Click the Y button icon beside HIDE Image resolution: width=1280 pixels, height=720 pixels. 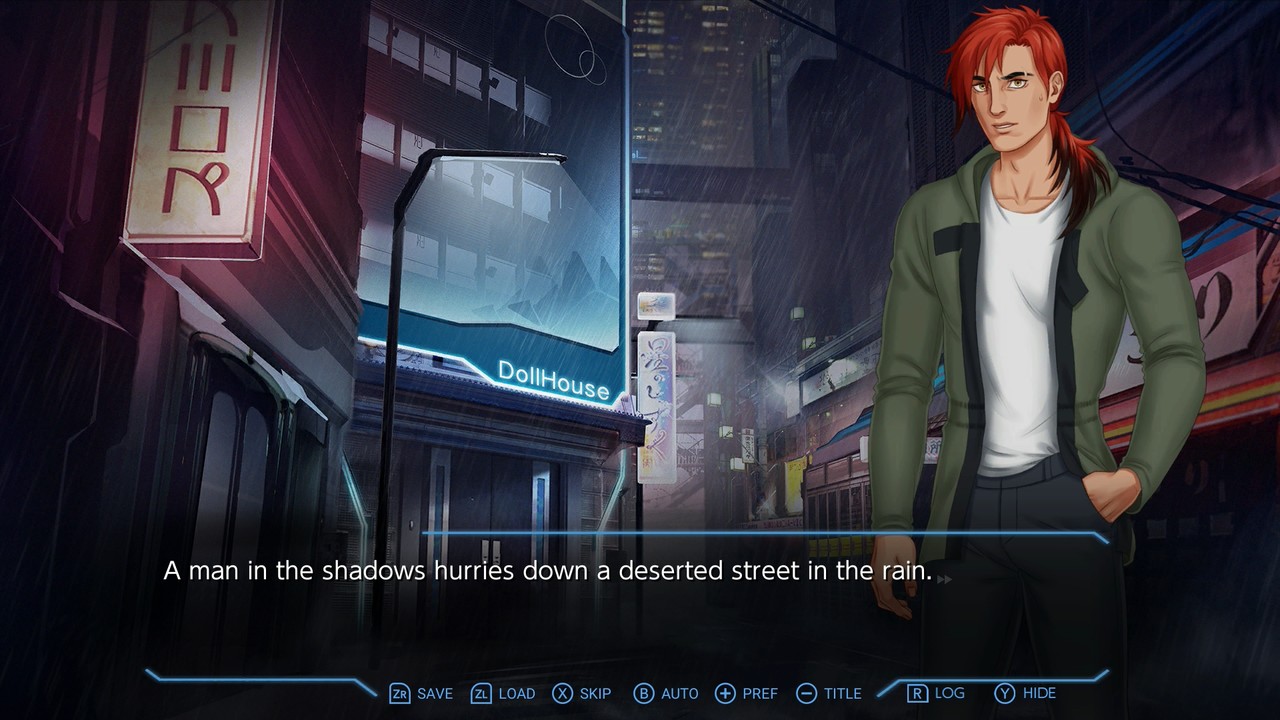(1003, 693)
